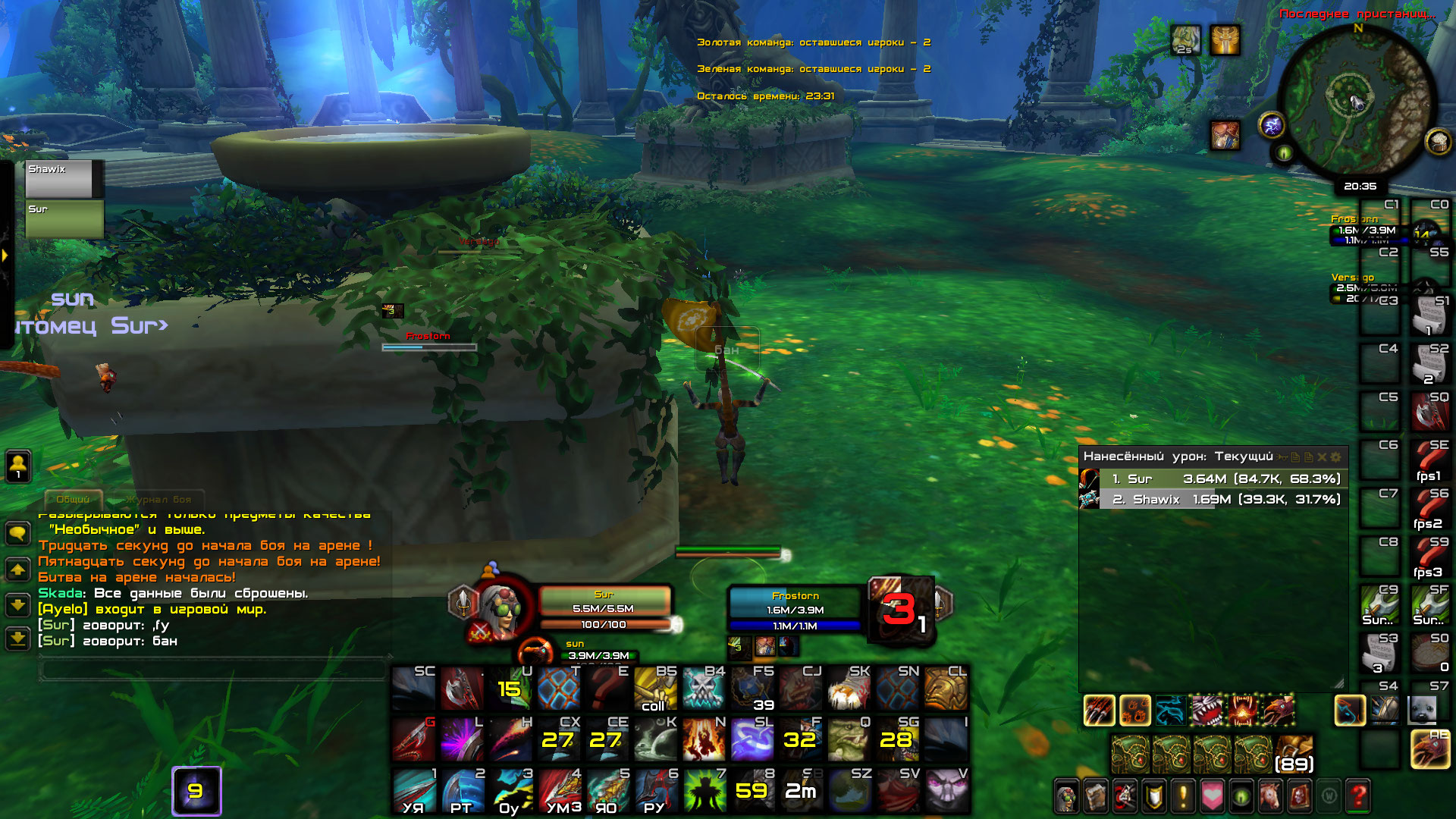The height and width of the screenshot is (819, 1456).
Task: Open the mounts collection horse button
Action: pyautogui.click(x=1270, y=796)
